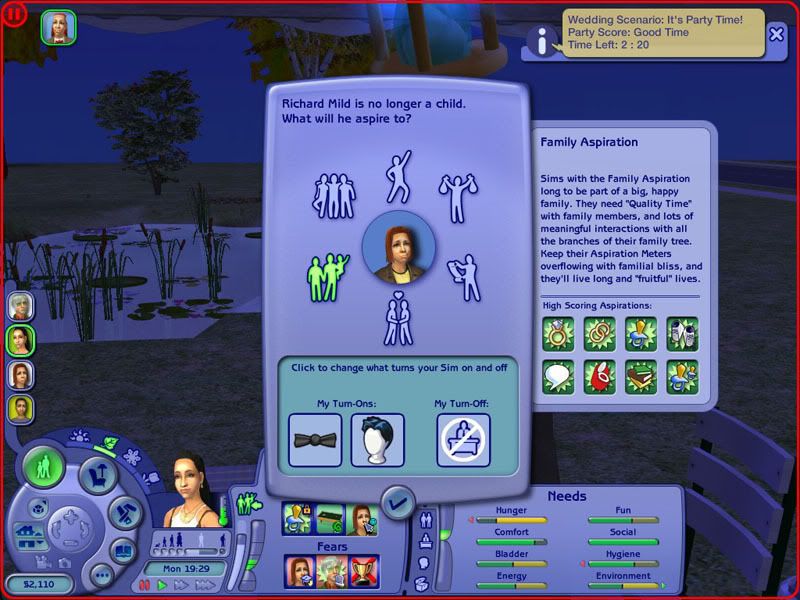Choose the cheering figure aspiration at top
The height and width of the screenshot is (600, 800).
tap(398, 174)
